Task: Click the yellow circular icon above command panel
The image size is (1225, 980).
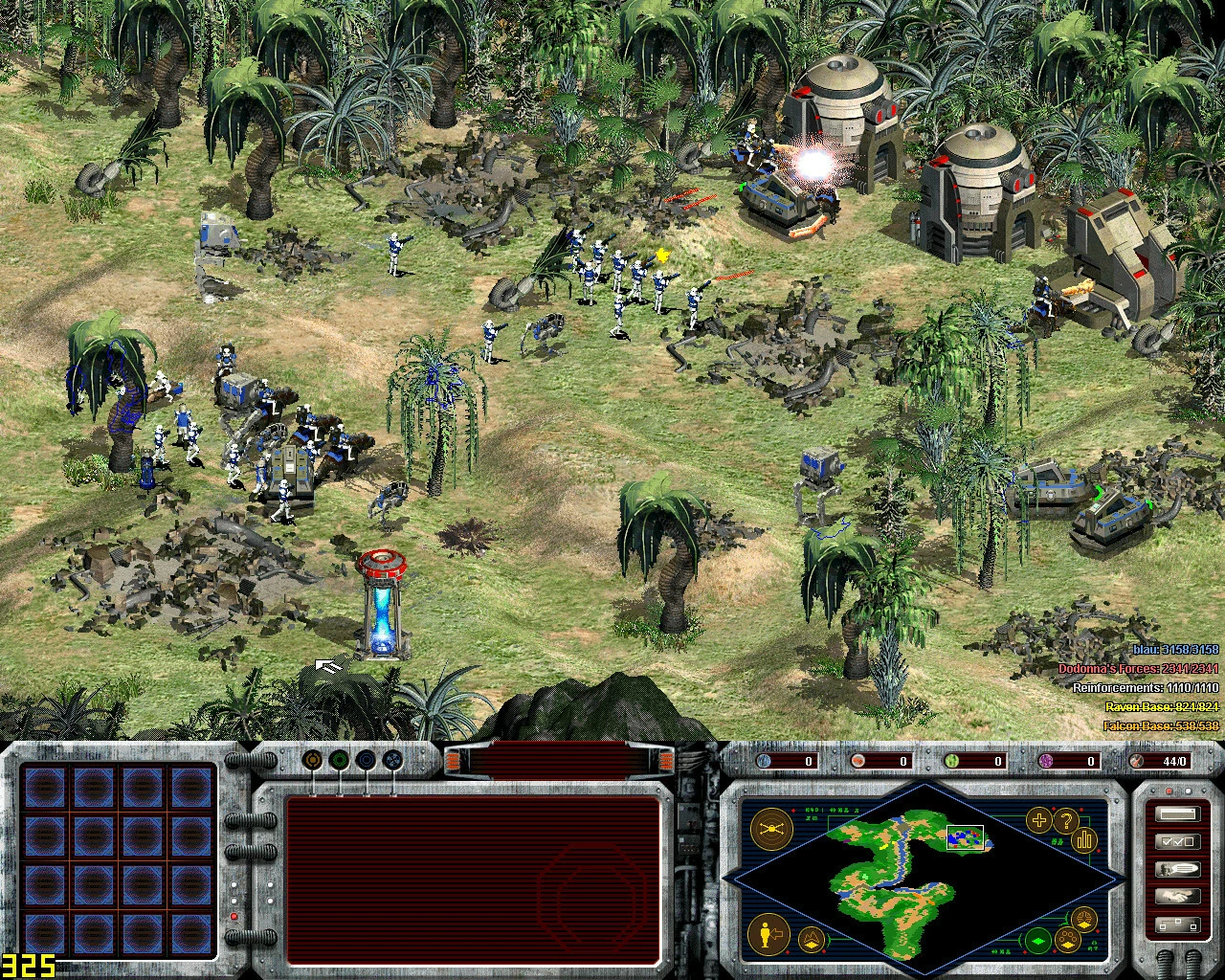Action: 312,760
